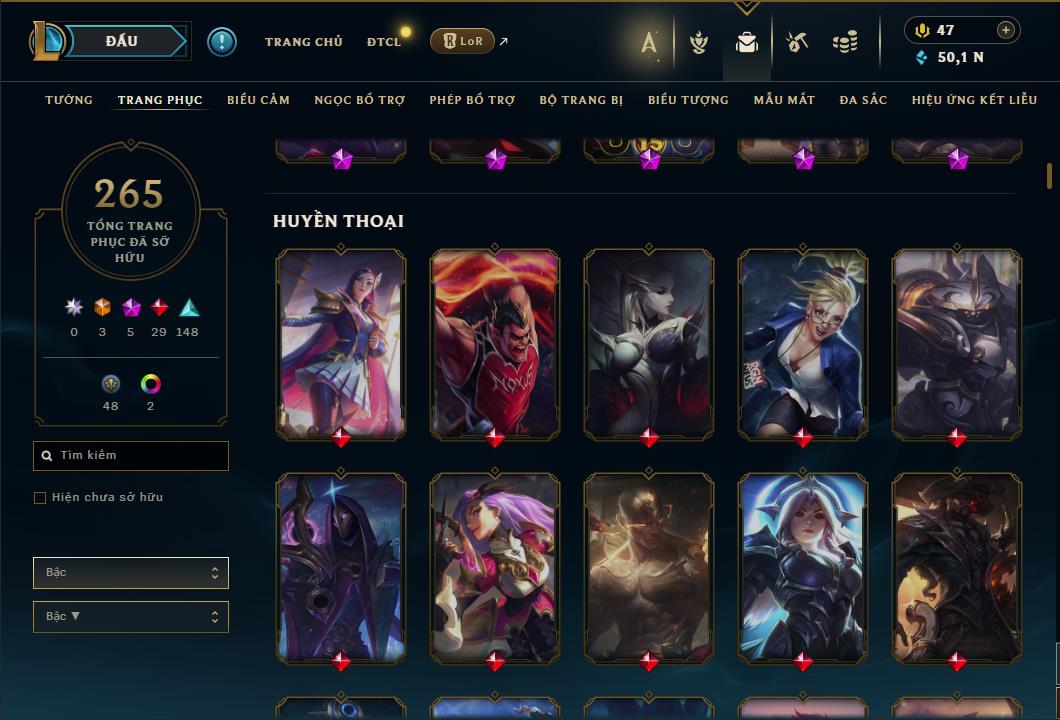Viewport: 1060px width, 720px height.
Task: Open the hammer crafting icon
Action: 797,42
